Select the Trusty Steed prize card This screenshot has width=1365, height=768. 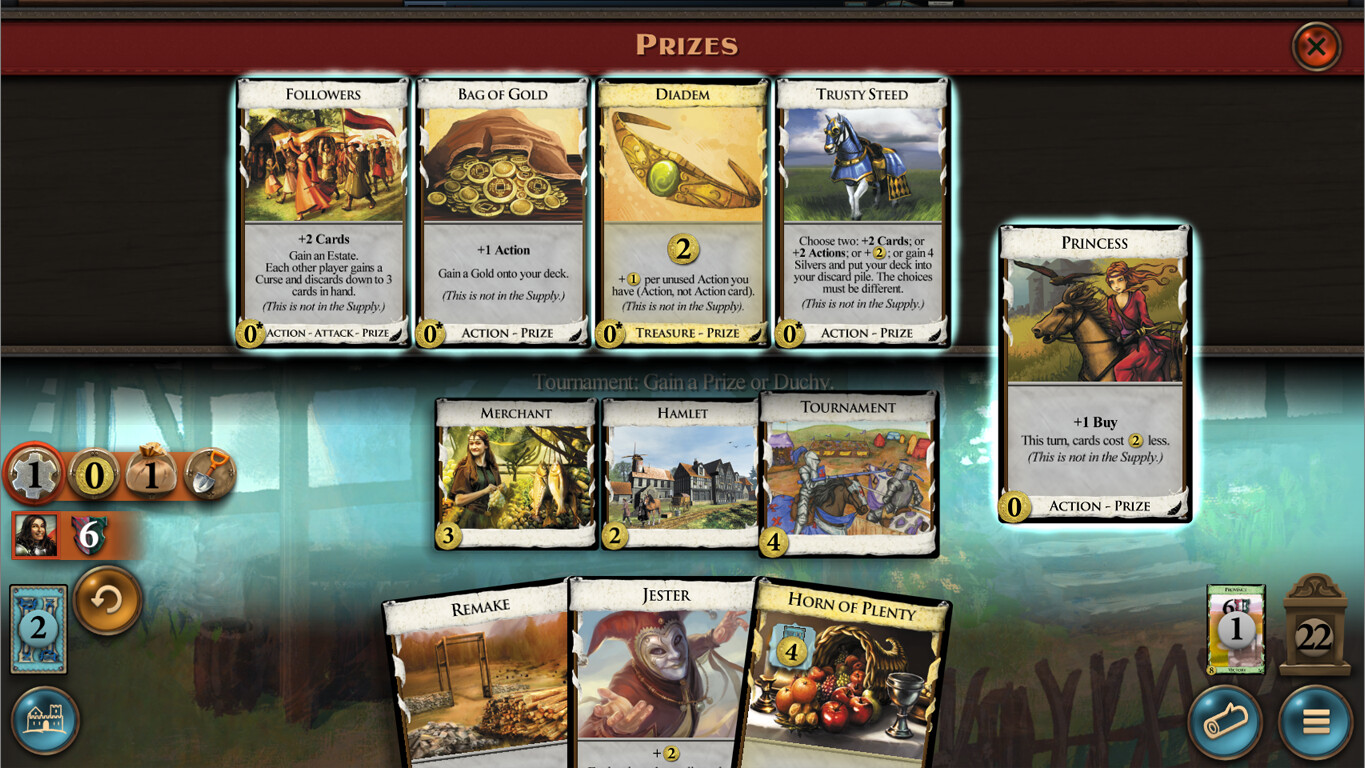(862, 212)
